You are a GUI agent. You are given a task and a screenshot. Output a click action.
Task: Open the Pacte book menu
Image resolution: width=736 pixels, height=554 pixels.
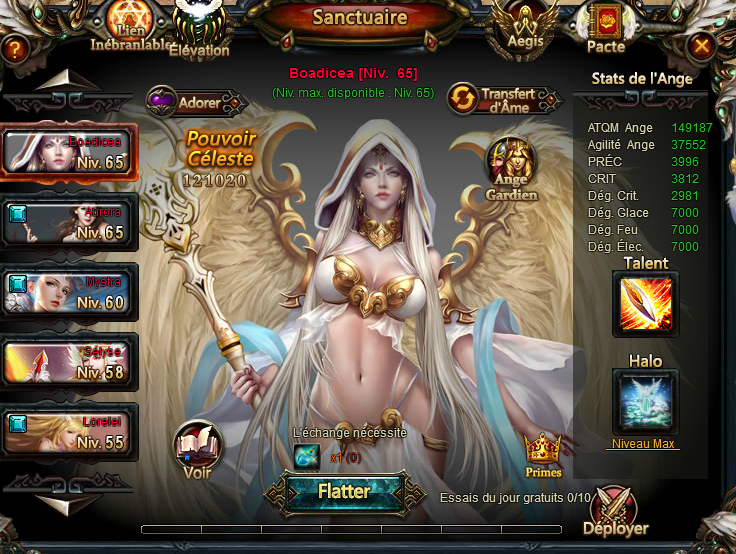606,27
